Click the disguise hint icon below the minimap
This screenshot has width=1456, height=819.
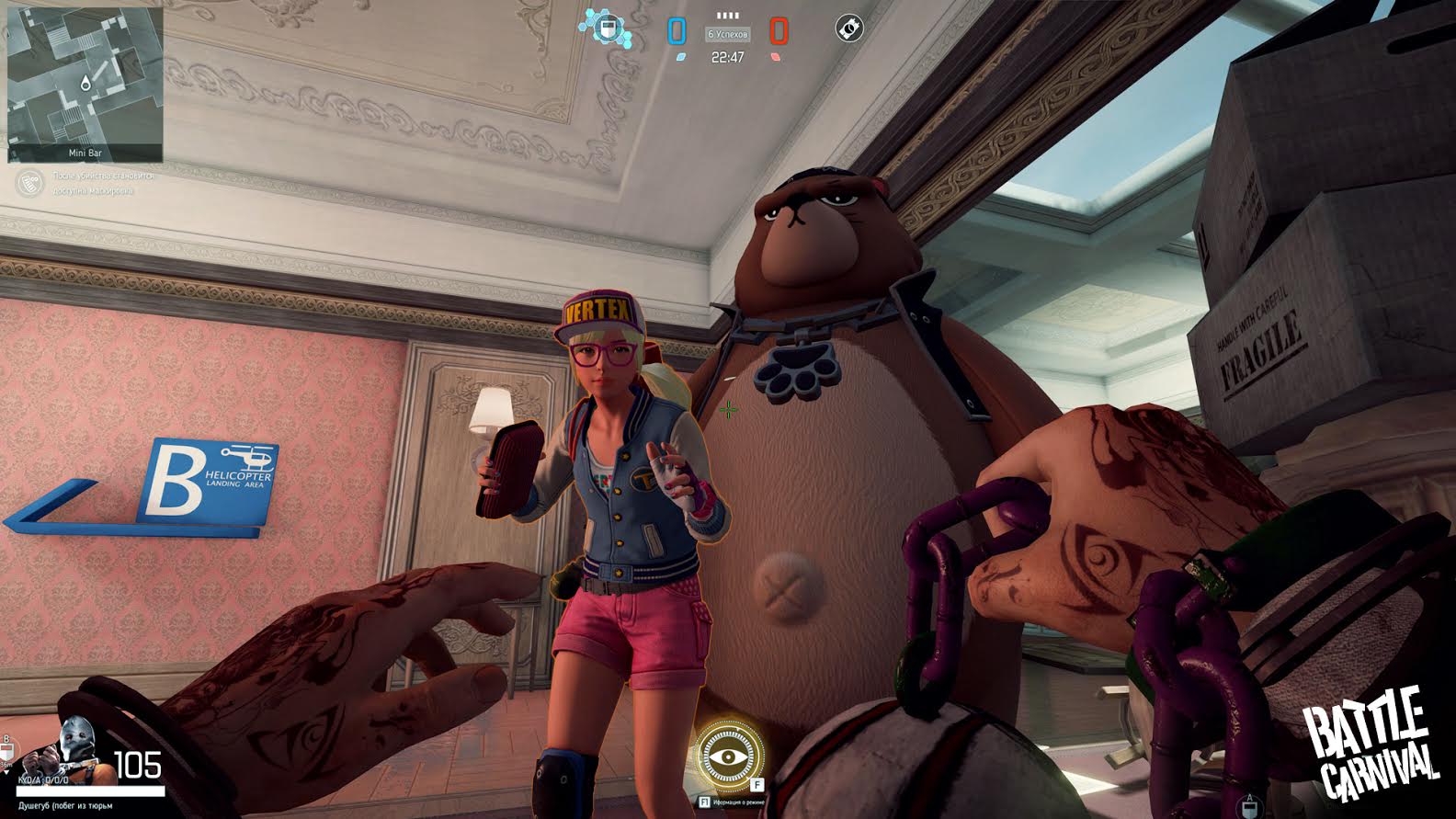coord(29,183)
